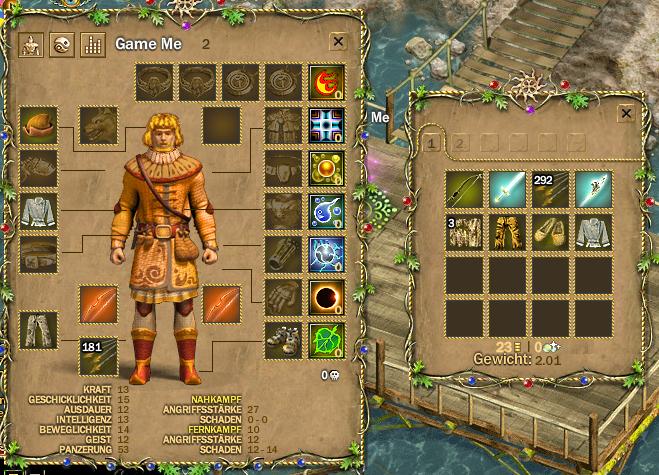
Task: Pick the bow in the inventory
Action: tap(464, 189)
